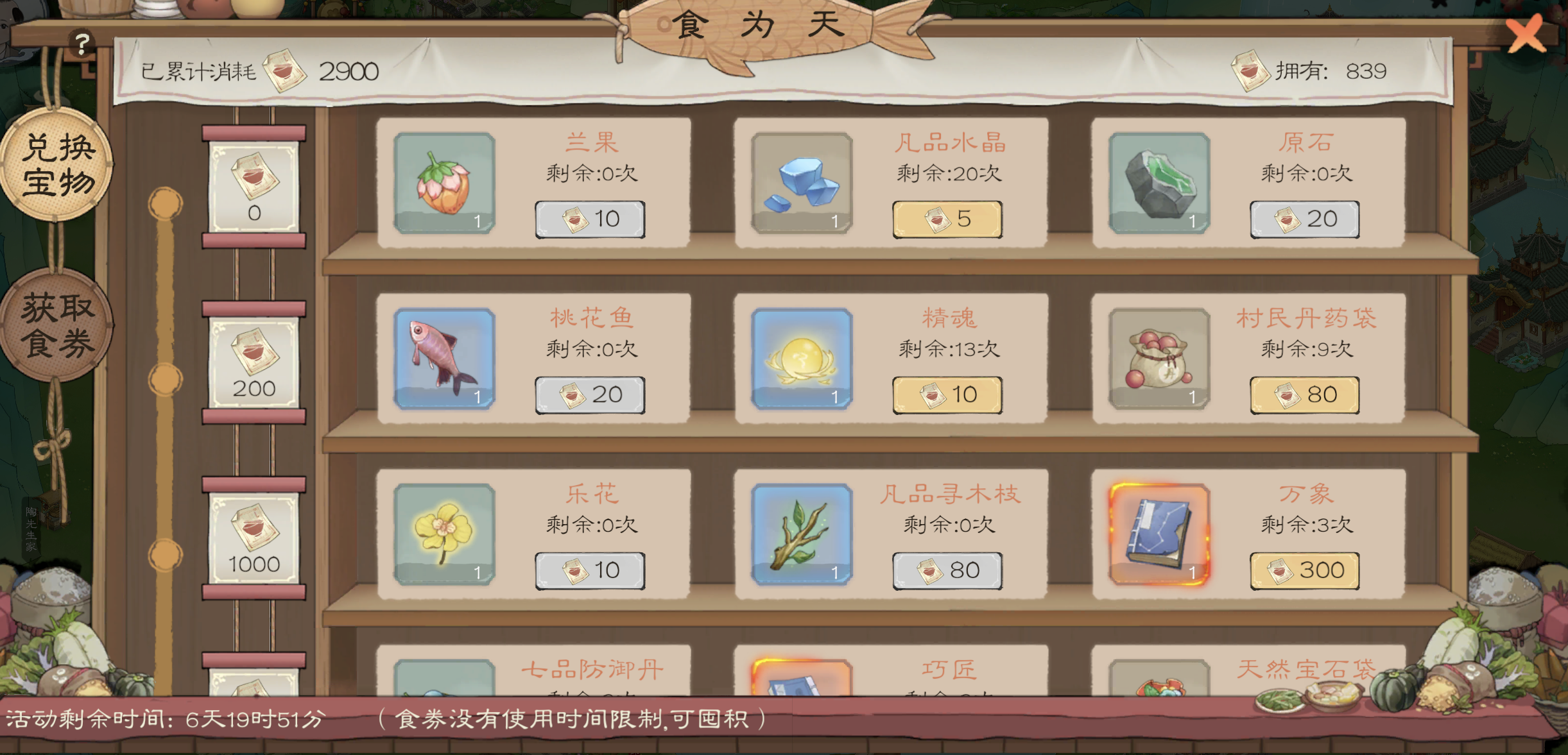
Task: Select the 兰果 item icon
Action: (445, 184)
